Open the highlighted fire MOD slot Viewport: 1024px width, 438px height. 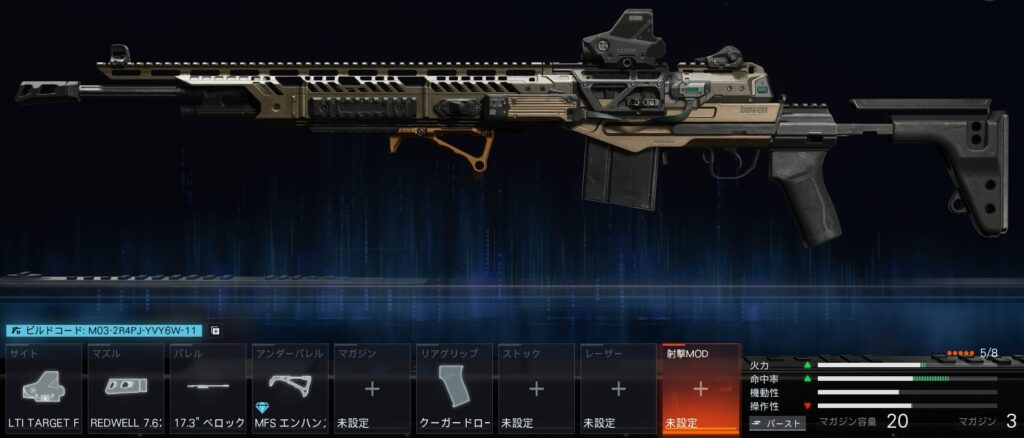click(x=700, y=389)
